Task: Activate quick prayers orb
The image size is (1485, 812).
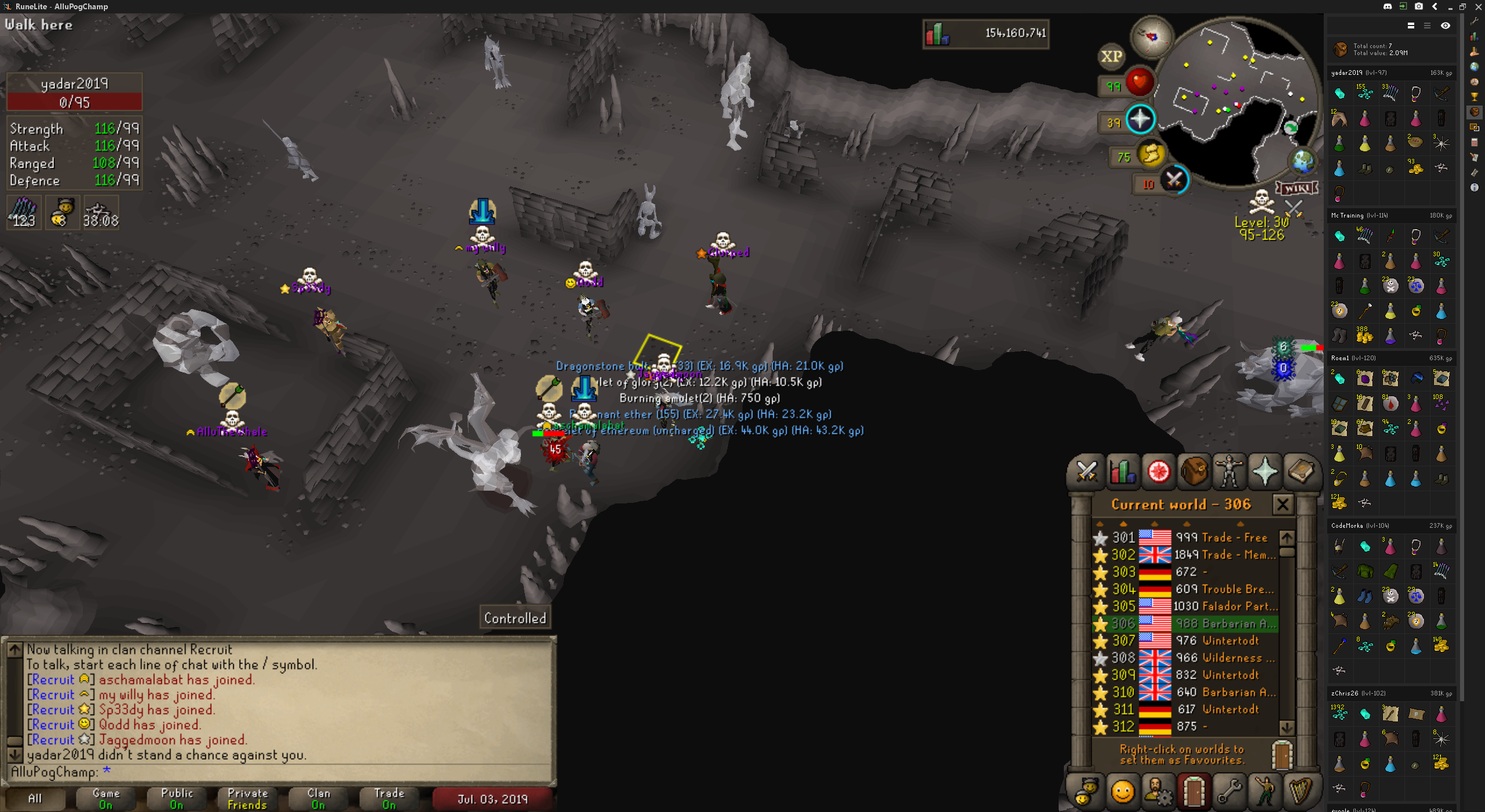Action: click(1139, 120)
